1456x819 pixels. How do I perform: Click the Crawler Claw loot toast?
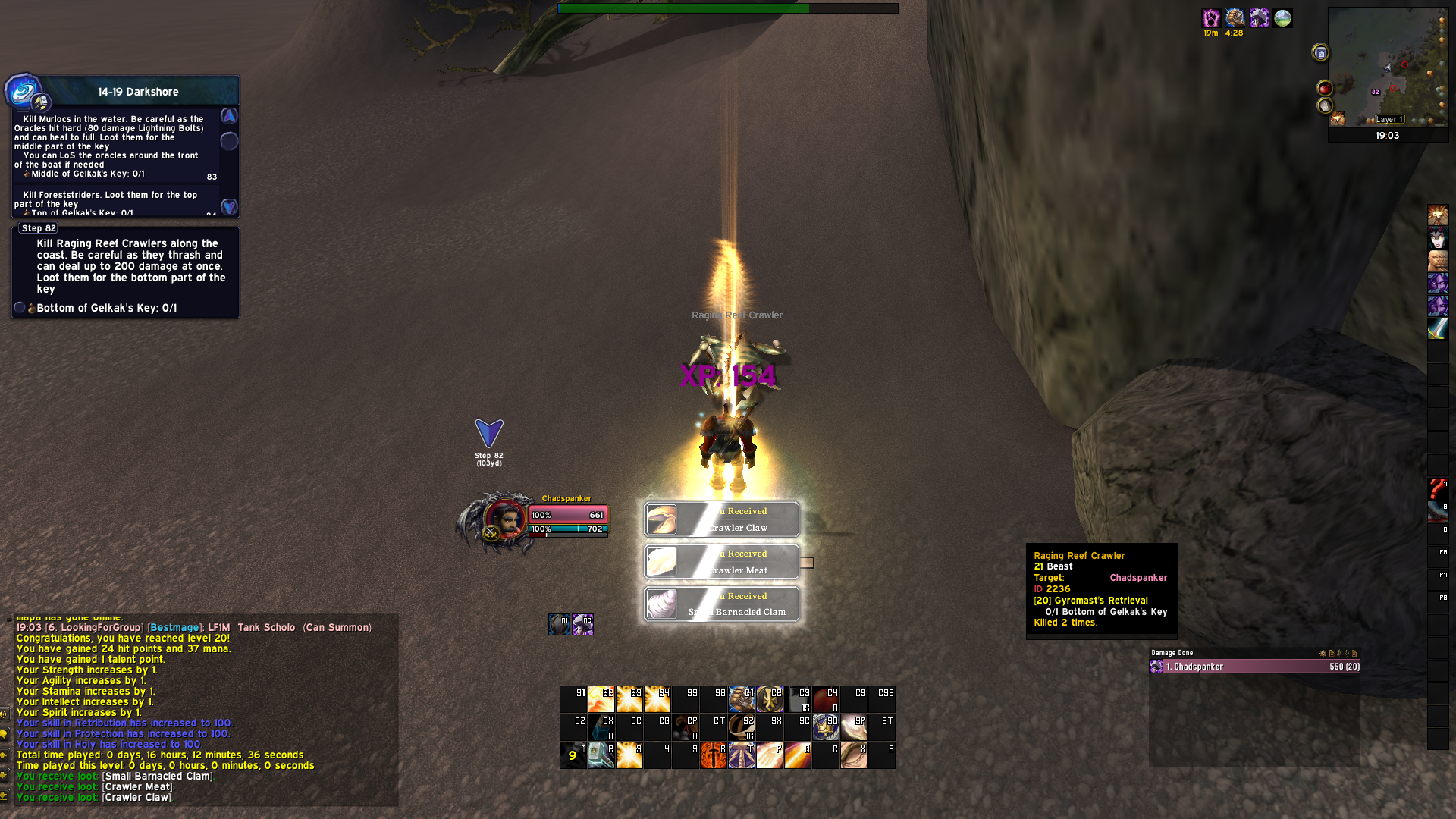(x=722, y=519)
